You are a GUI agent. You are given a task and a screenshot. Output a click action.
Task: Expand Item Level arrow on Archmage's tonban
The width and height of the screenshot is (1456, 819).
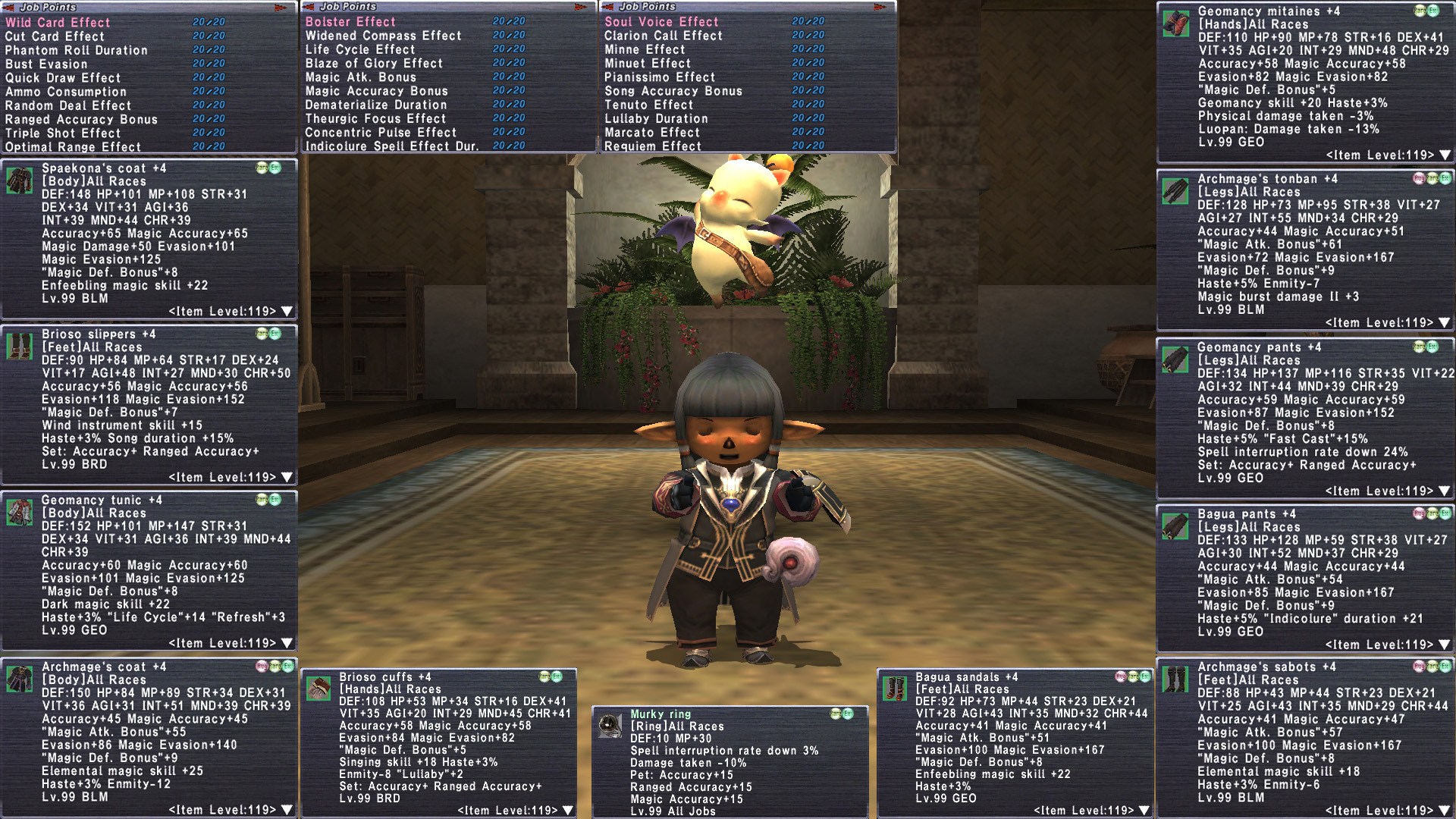(1444, 323)
